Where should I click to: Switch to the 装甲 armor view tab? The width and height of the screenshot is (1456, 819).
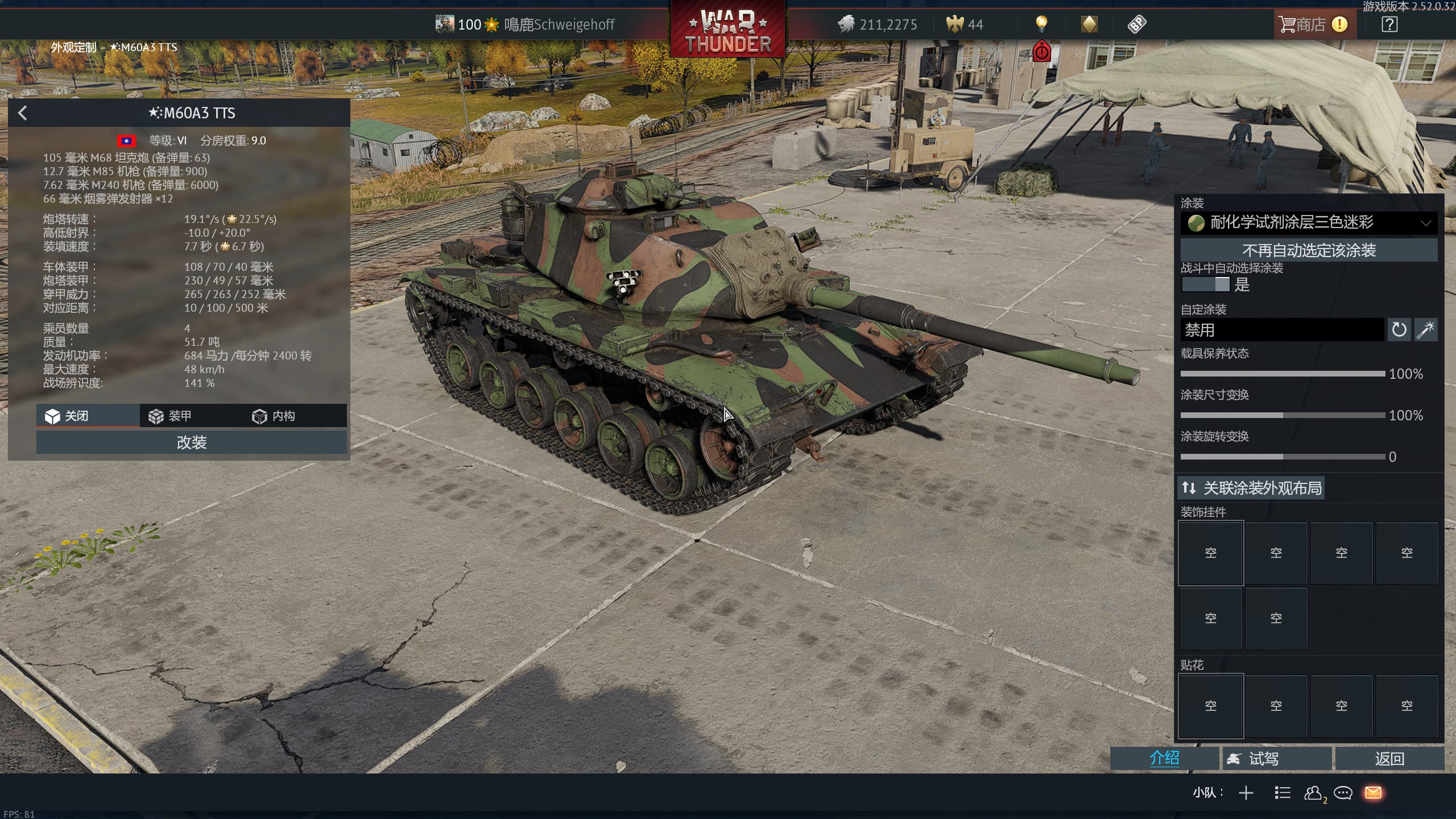click(171, 416)
